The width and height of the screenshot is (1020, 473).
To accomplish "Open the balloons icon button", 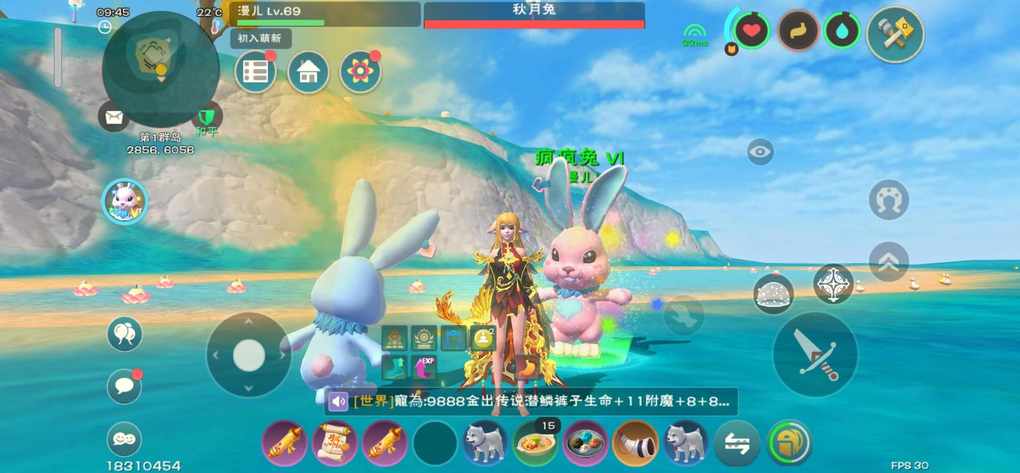I will pos(125,334).
